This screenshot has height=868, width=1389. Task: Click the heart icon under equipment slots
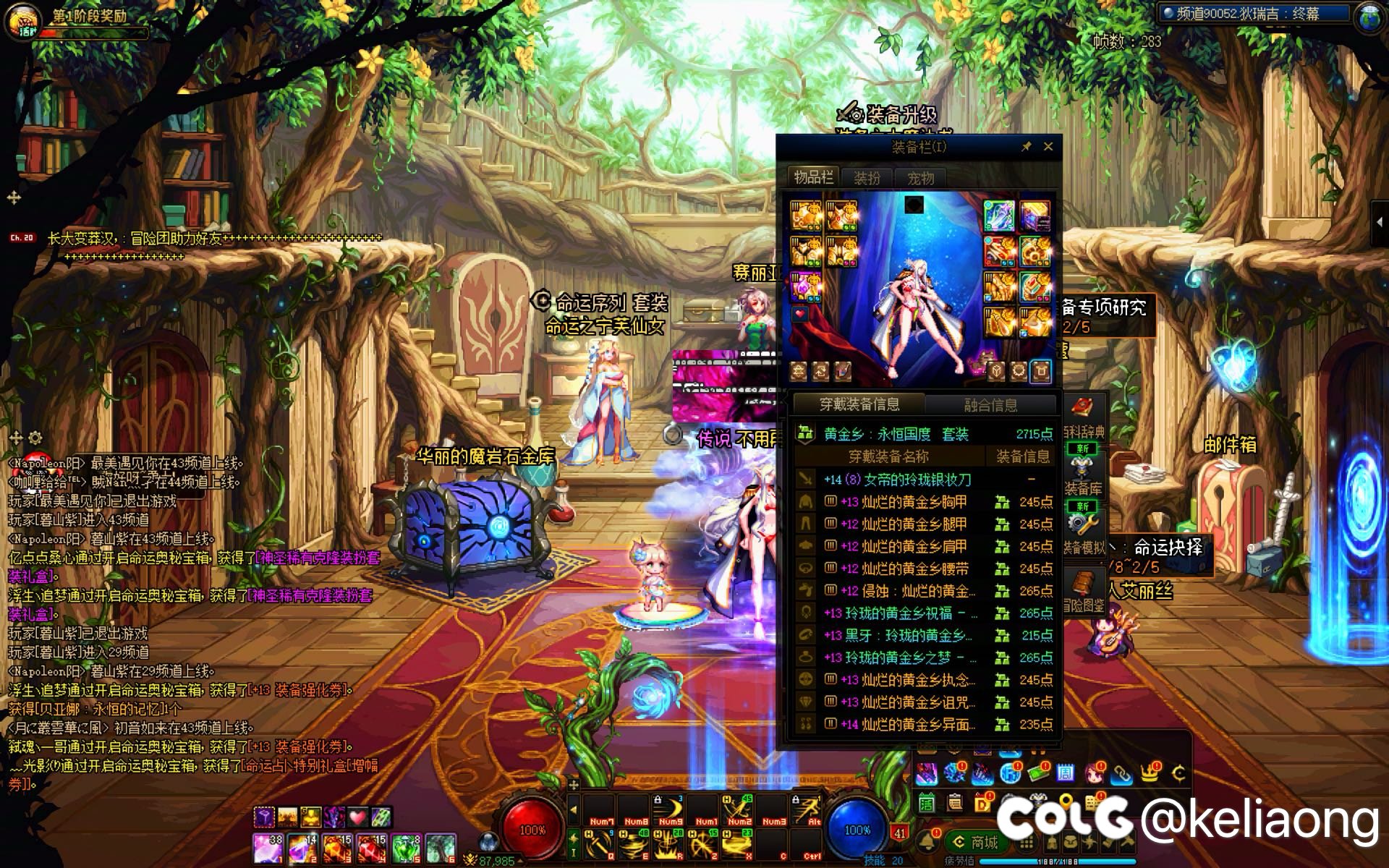[x=799, y=314]
